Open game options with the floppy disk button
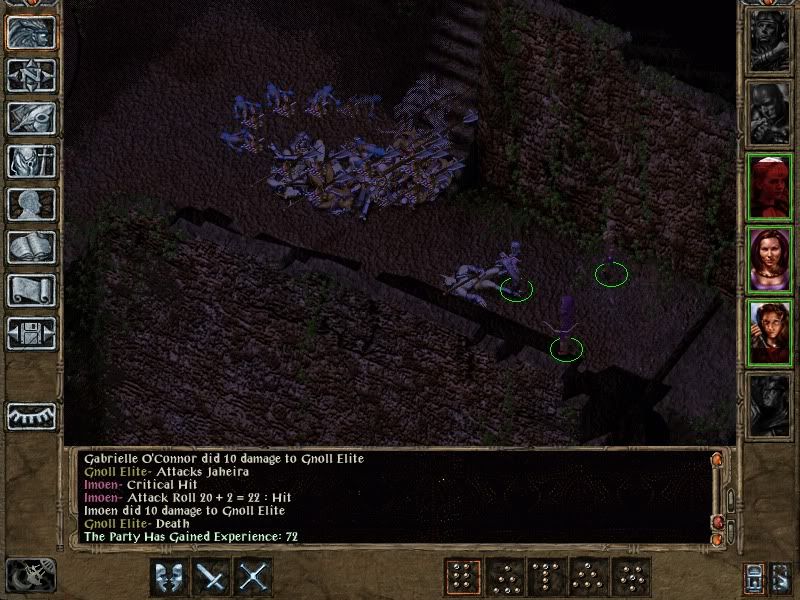The image size is (800, 600). coord(31,333)
